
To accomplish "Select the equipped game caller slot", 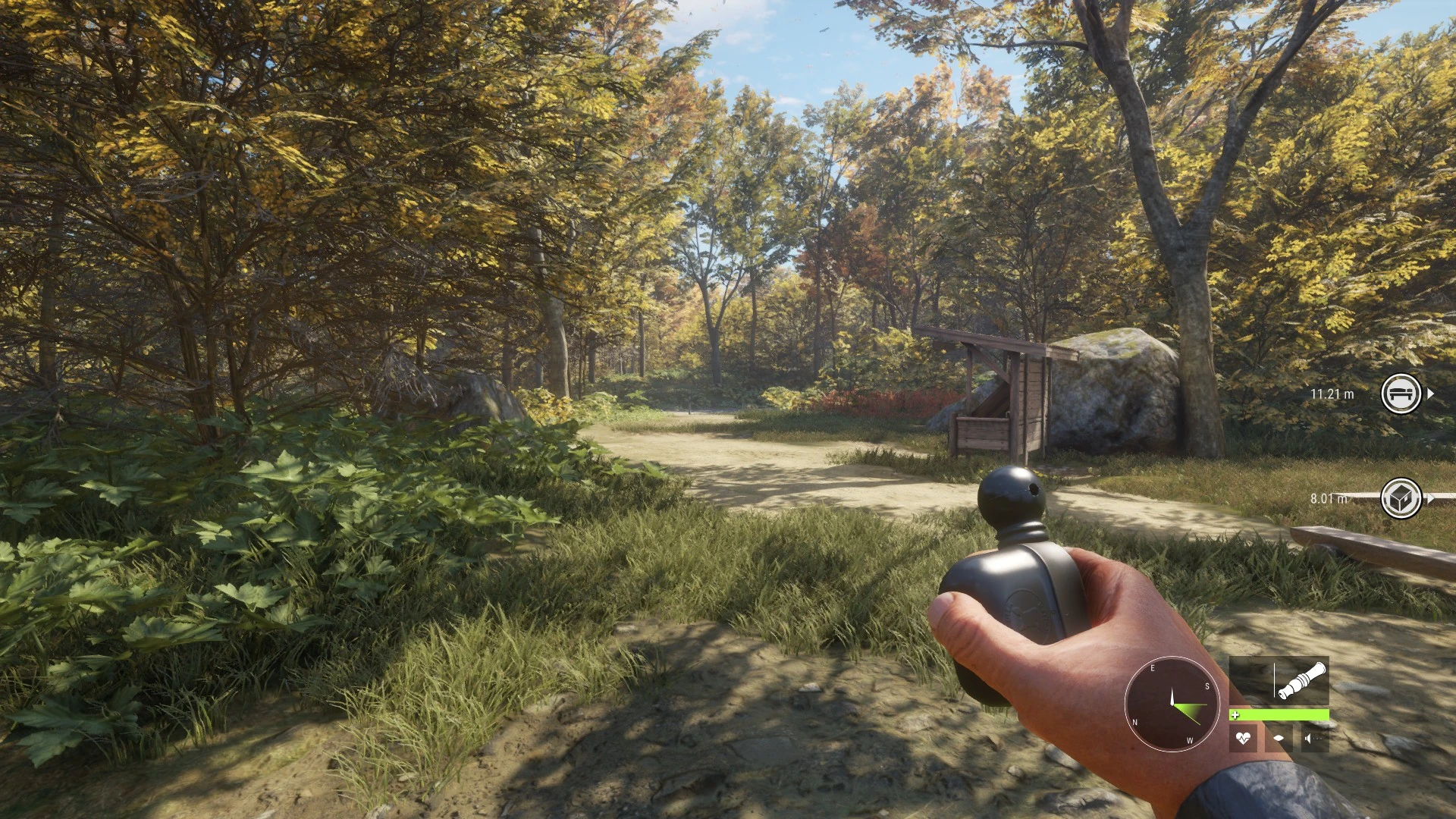I will (1279, 681).
